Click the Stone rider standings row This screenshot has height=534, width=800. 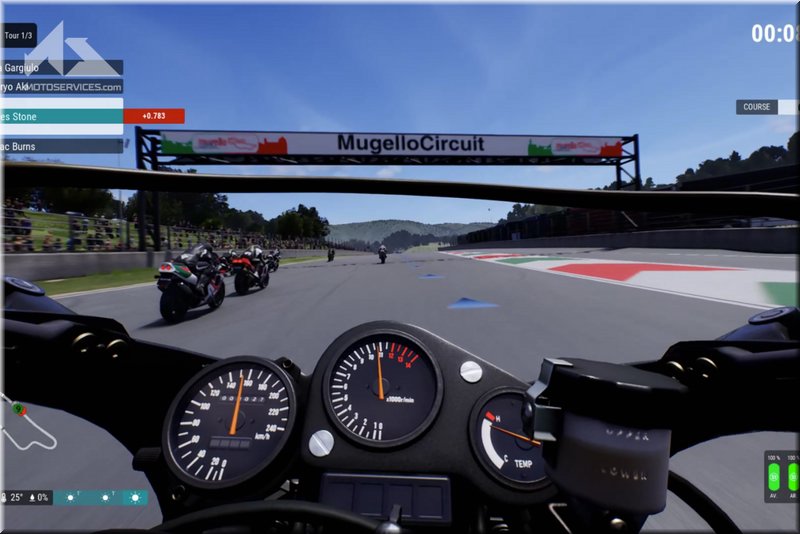(x=62, y=116)
